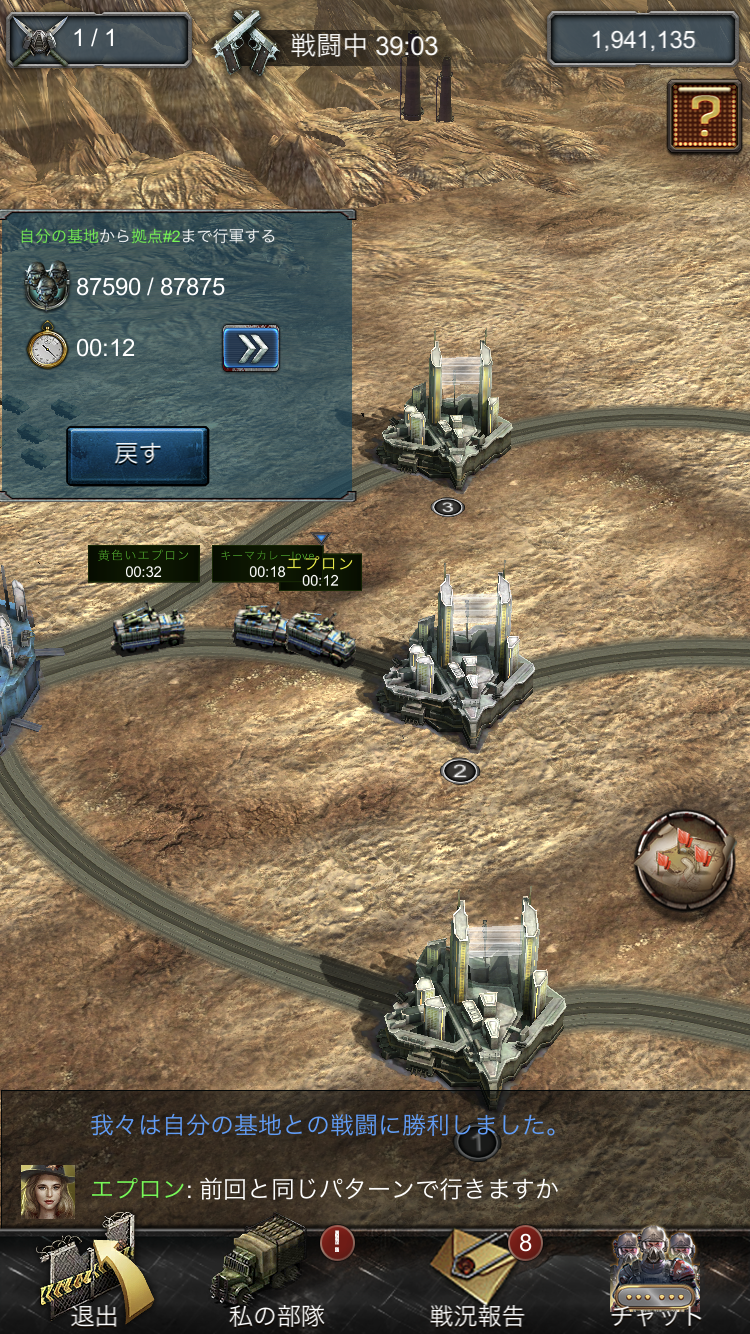View the 戦況報告 battle reports
This screenshot has width=750, height=1334.
tap(476, 1281)
